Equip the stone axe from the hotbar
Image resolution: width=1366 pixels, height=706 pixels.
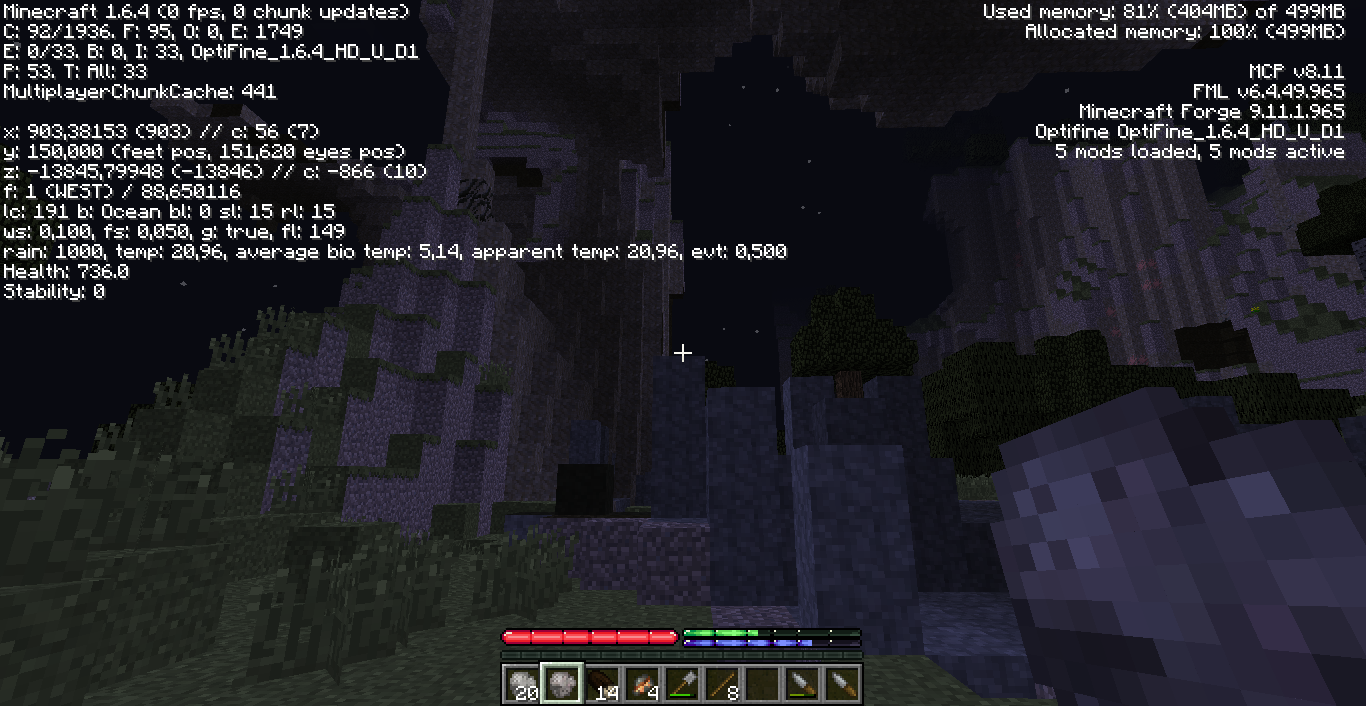coord(681,684)
